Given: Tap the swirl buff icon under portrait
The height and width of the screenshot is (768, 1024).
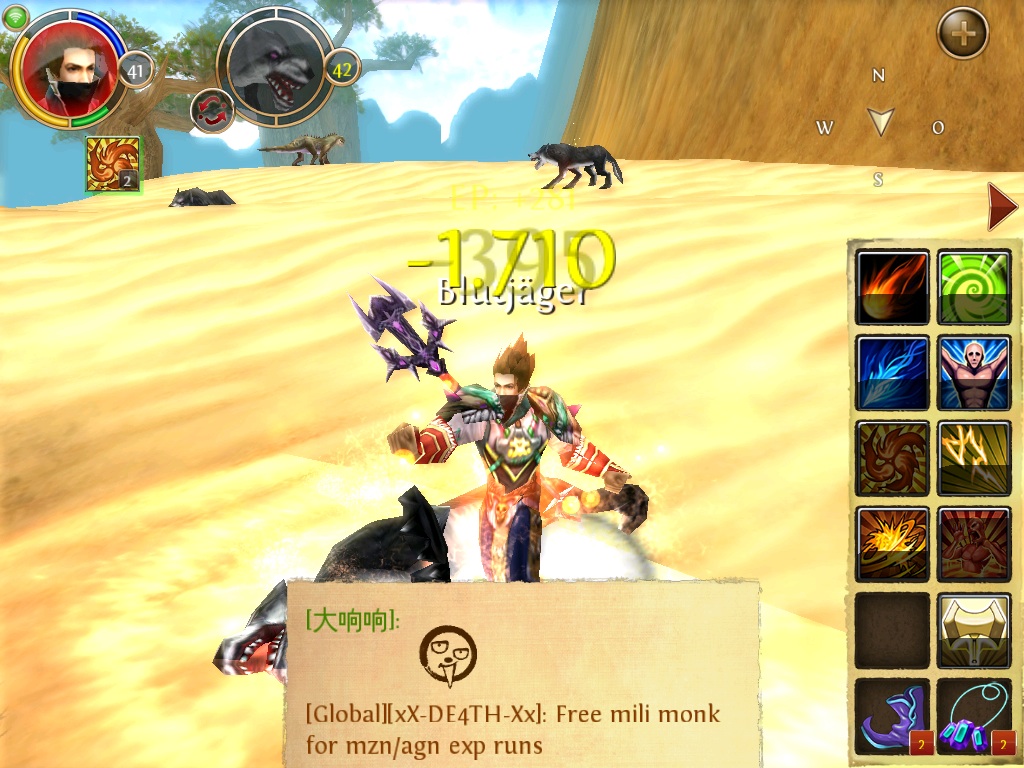Looking at the screenshot, I should click(x=112, y=164).
